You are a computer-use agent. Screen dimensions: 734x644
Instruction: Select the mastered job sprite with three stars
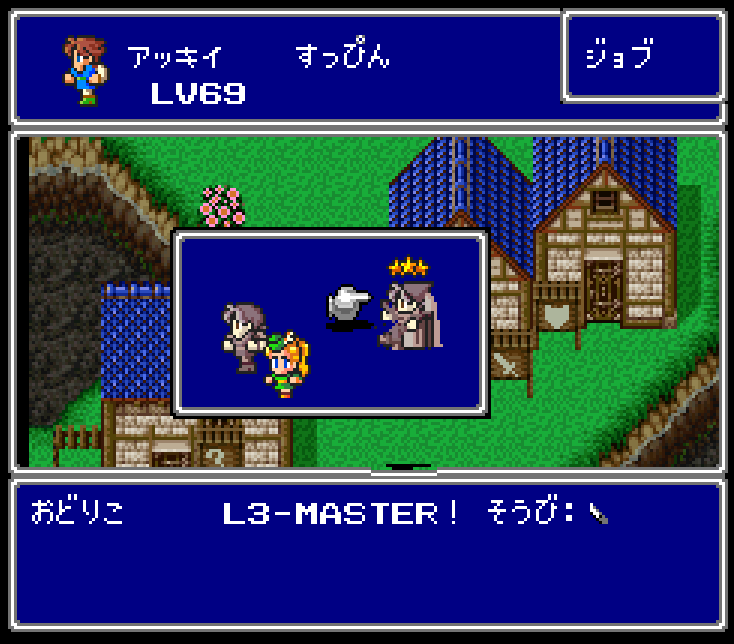[x=410, y=315]
